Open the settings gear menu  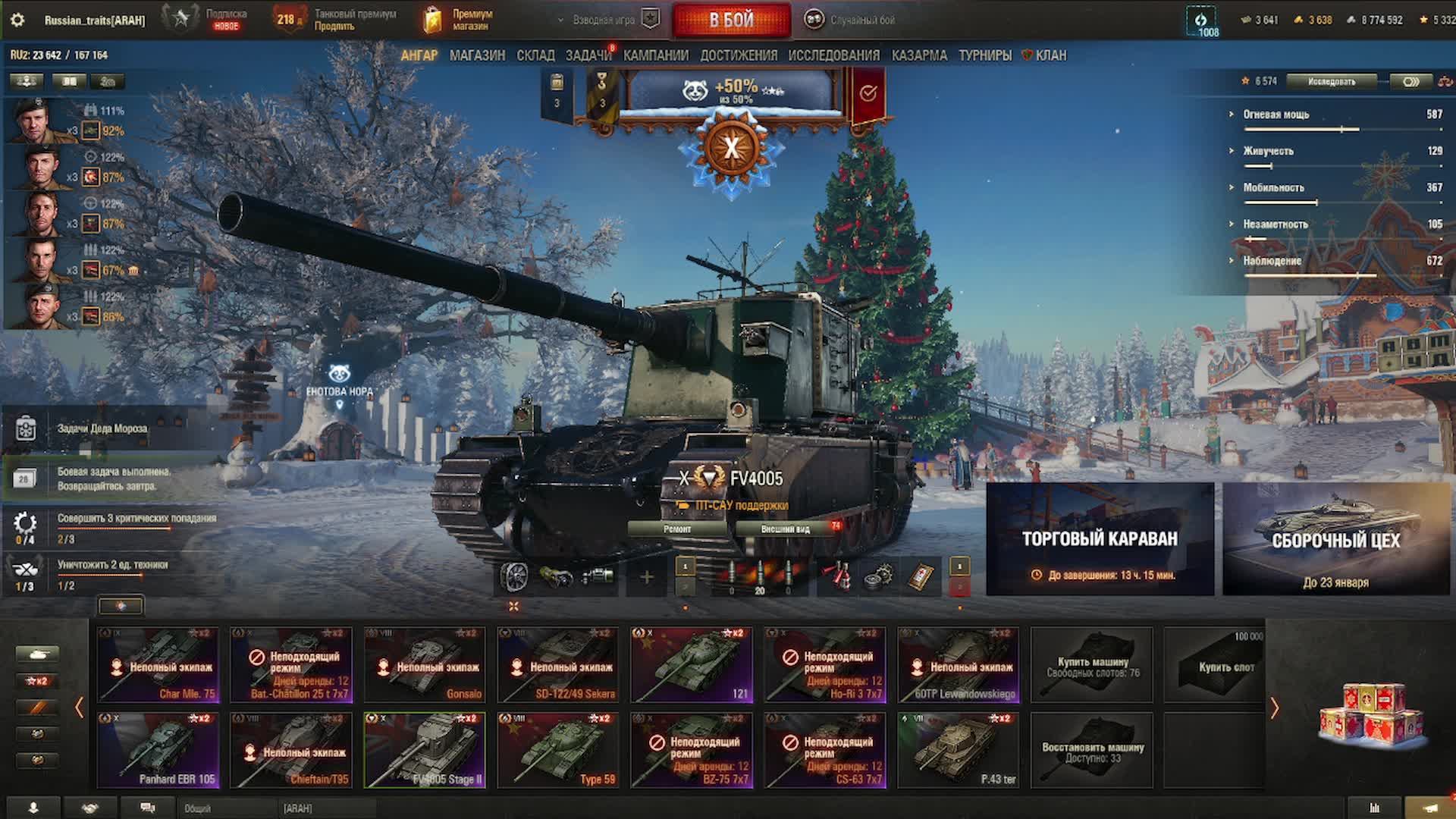17,20
